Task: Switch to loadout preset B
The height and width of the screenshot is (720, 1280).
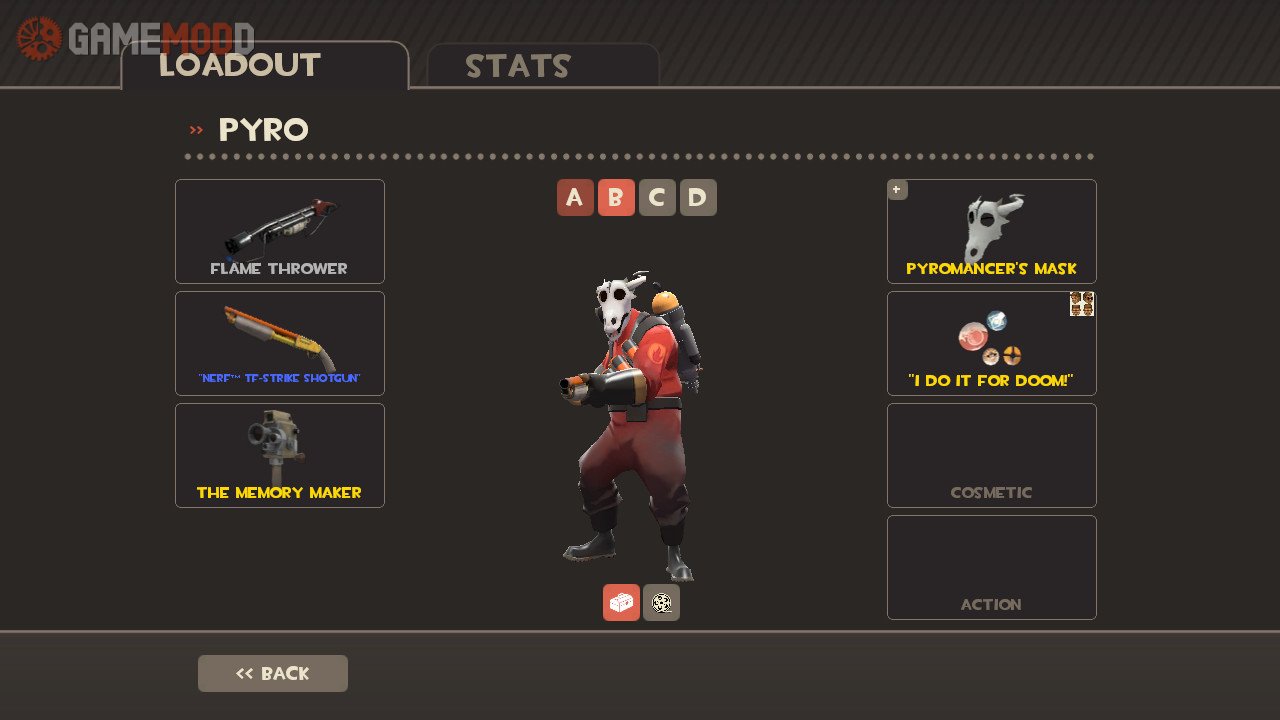Action: coord(616,198)
